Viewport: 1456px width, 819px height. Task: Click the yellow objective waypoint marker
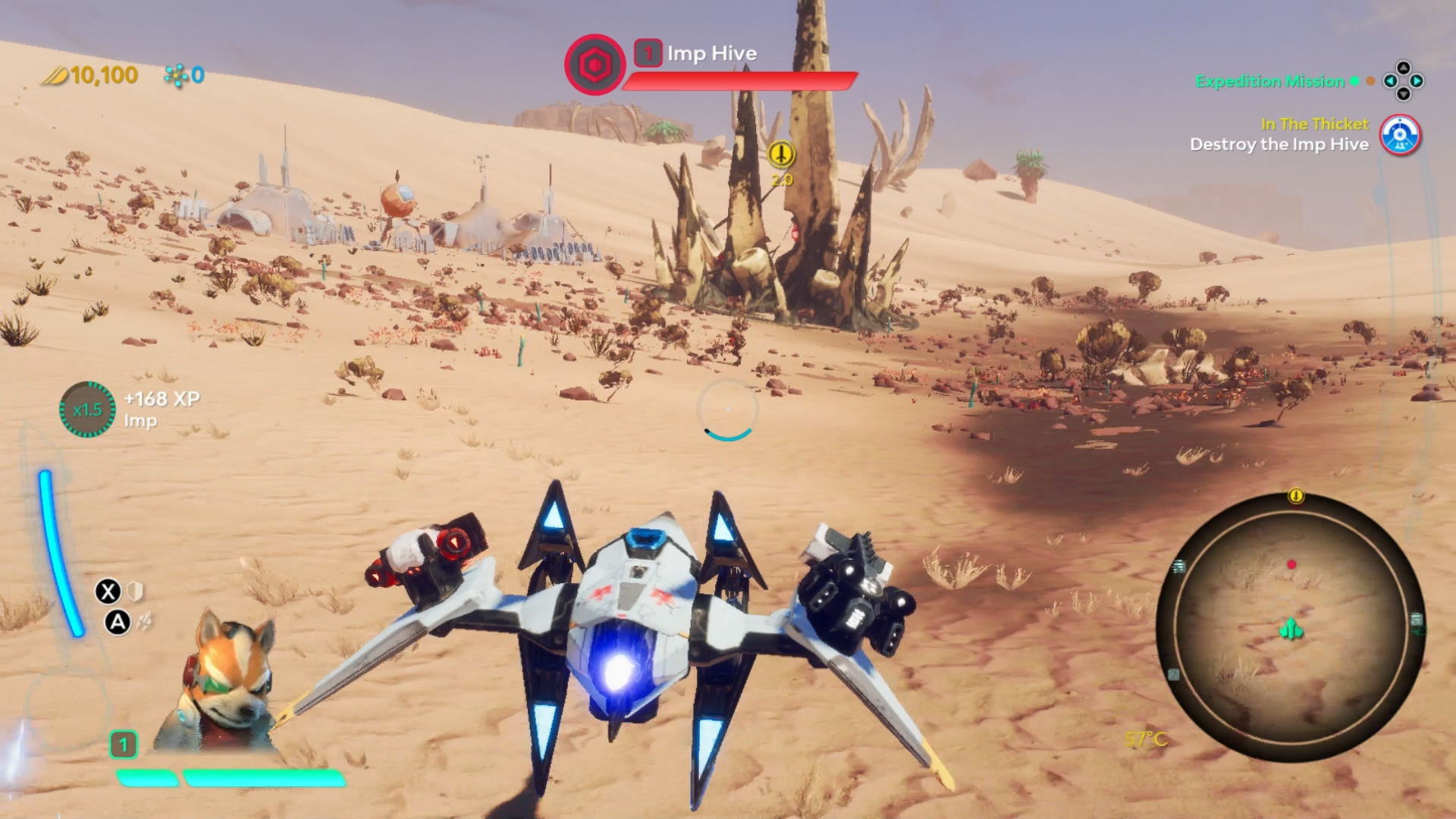click(x=781, y=155)
